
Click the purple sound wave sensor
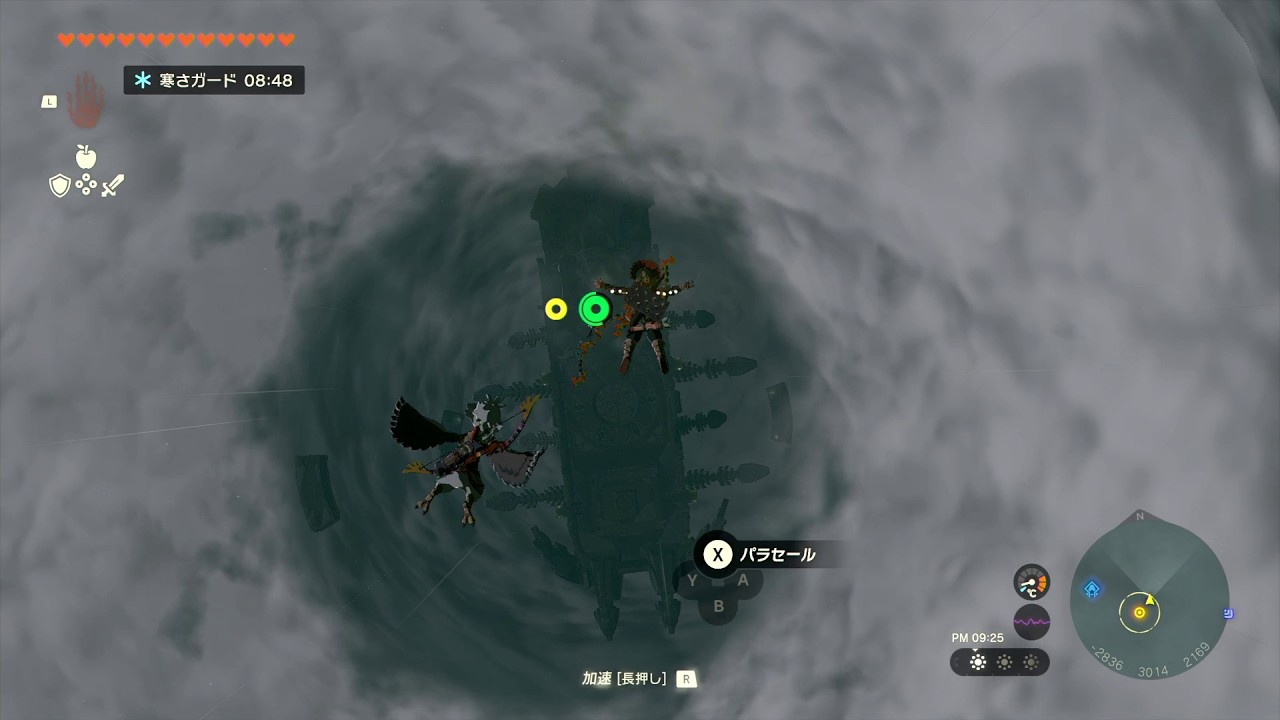point(1031,622)
